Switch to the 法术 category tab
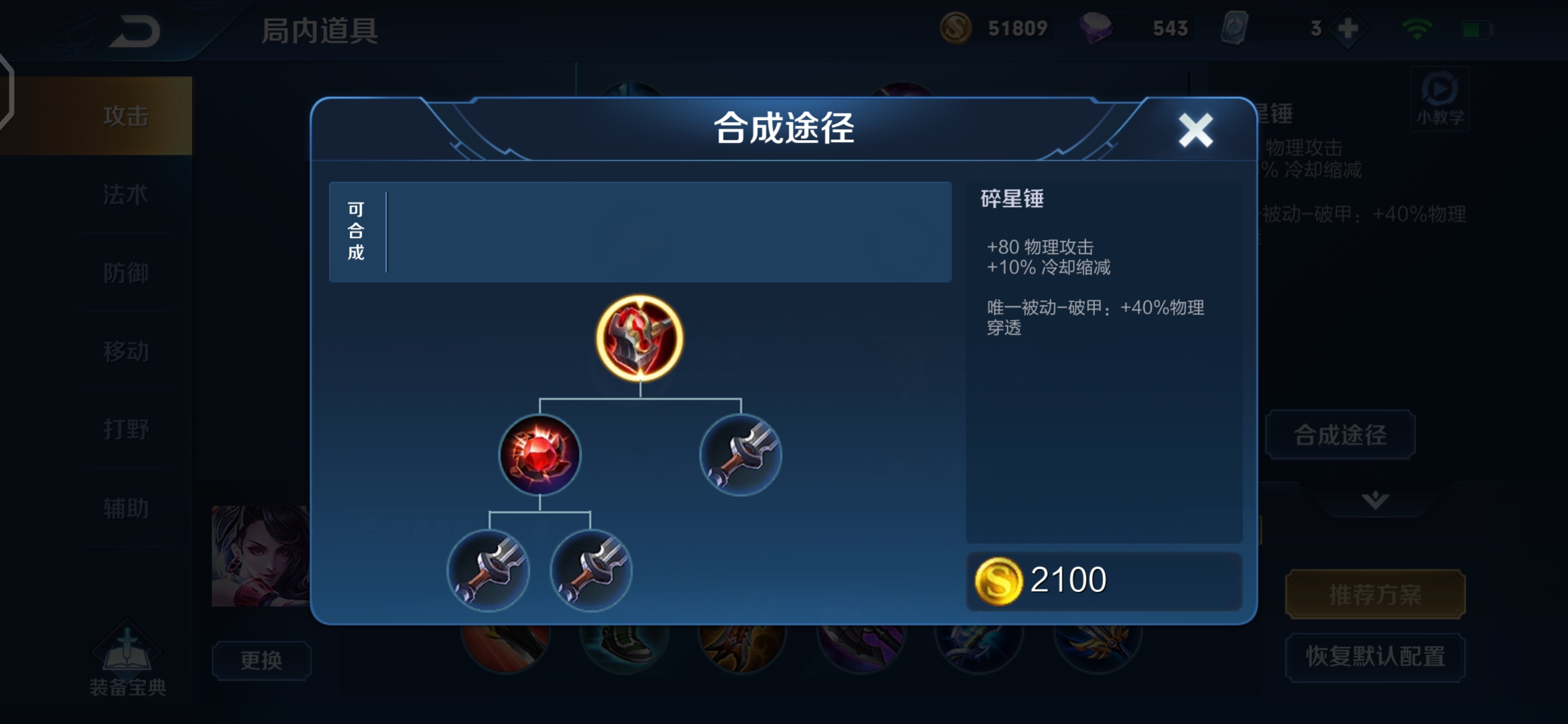This screenshot has height=724, width=1568. click(127, 195)
